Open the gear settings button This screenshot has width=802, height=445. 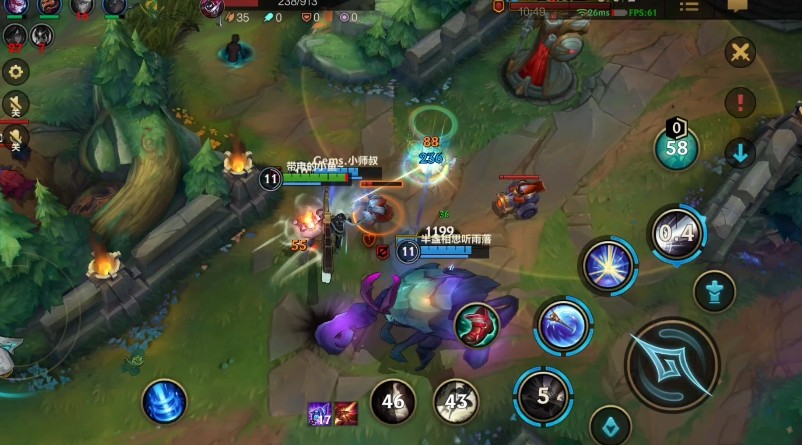[16, 71]
